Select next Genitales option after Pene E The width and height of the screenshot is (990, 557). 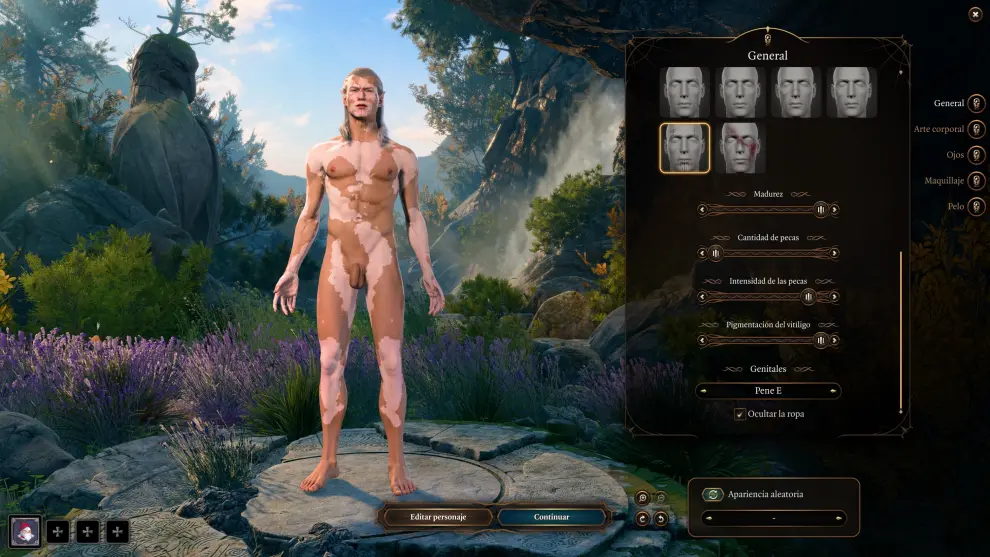835,391
